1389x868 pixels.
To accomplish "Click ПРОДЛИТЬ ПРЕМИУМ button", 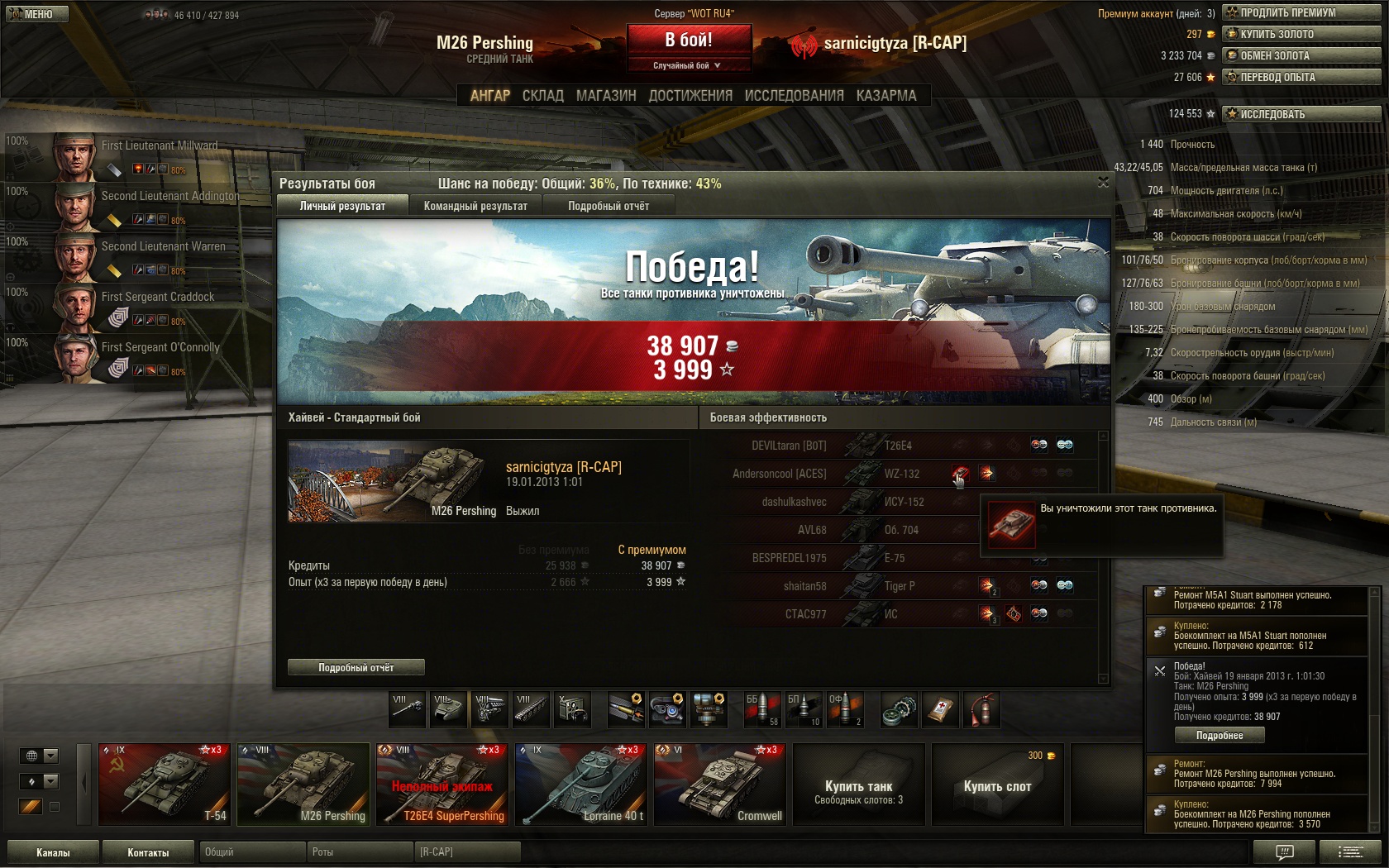I will [1301, 12].
